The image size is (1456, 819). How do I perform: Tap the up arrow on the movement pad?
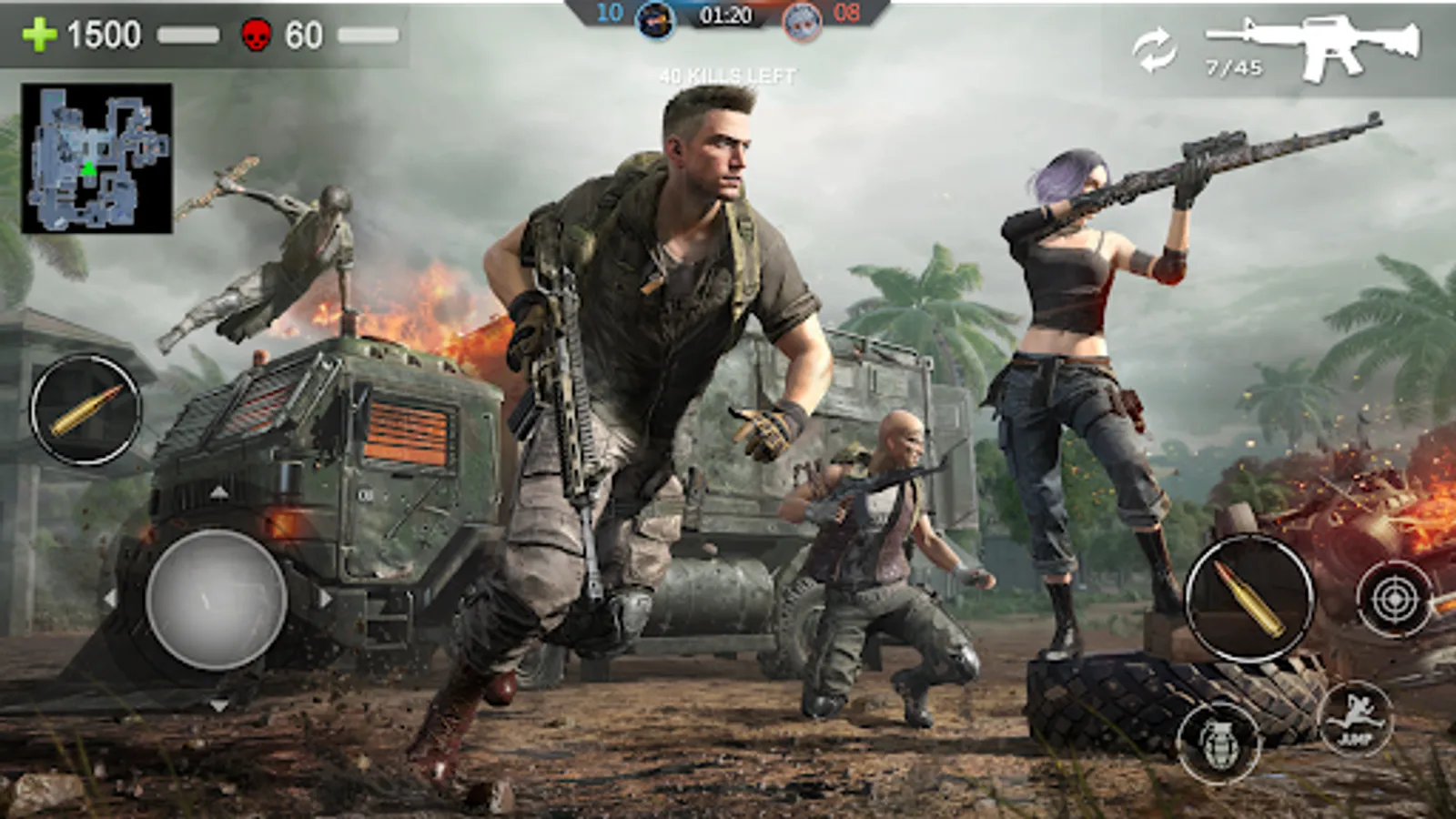pyautogui.click(x=218, y=492)
